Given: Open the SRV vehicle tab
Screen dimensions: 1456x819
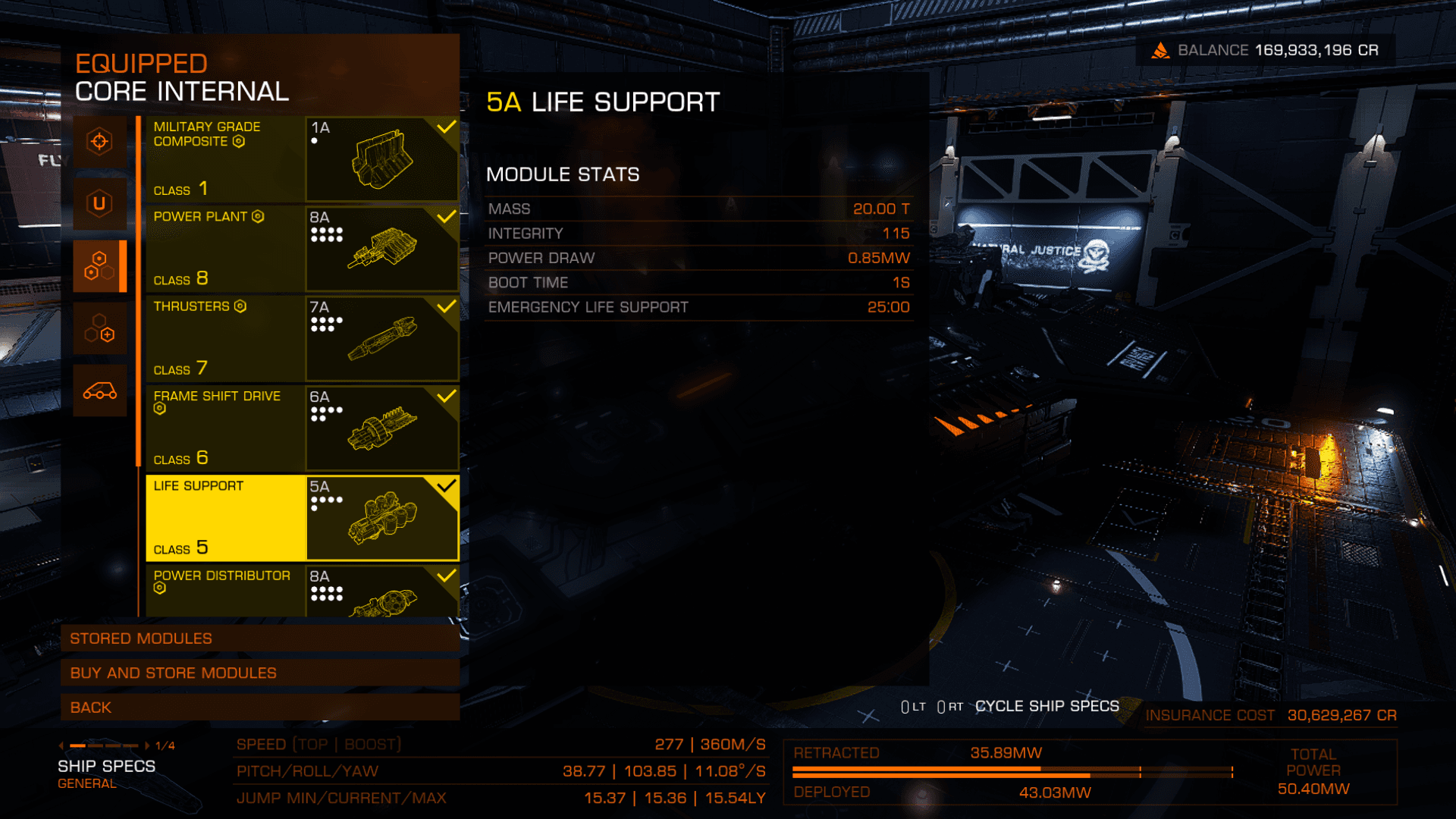Looking at the screenshot, I should [x=99, y=391].
